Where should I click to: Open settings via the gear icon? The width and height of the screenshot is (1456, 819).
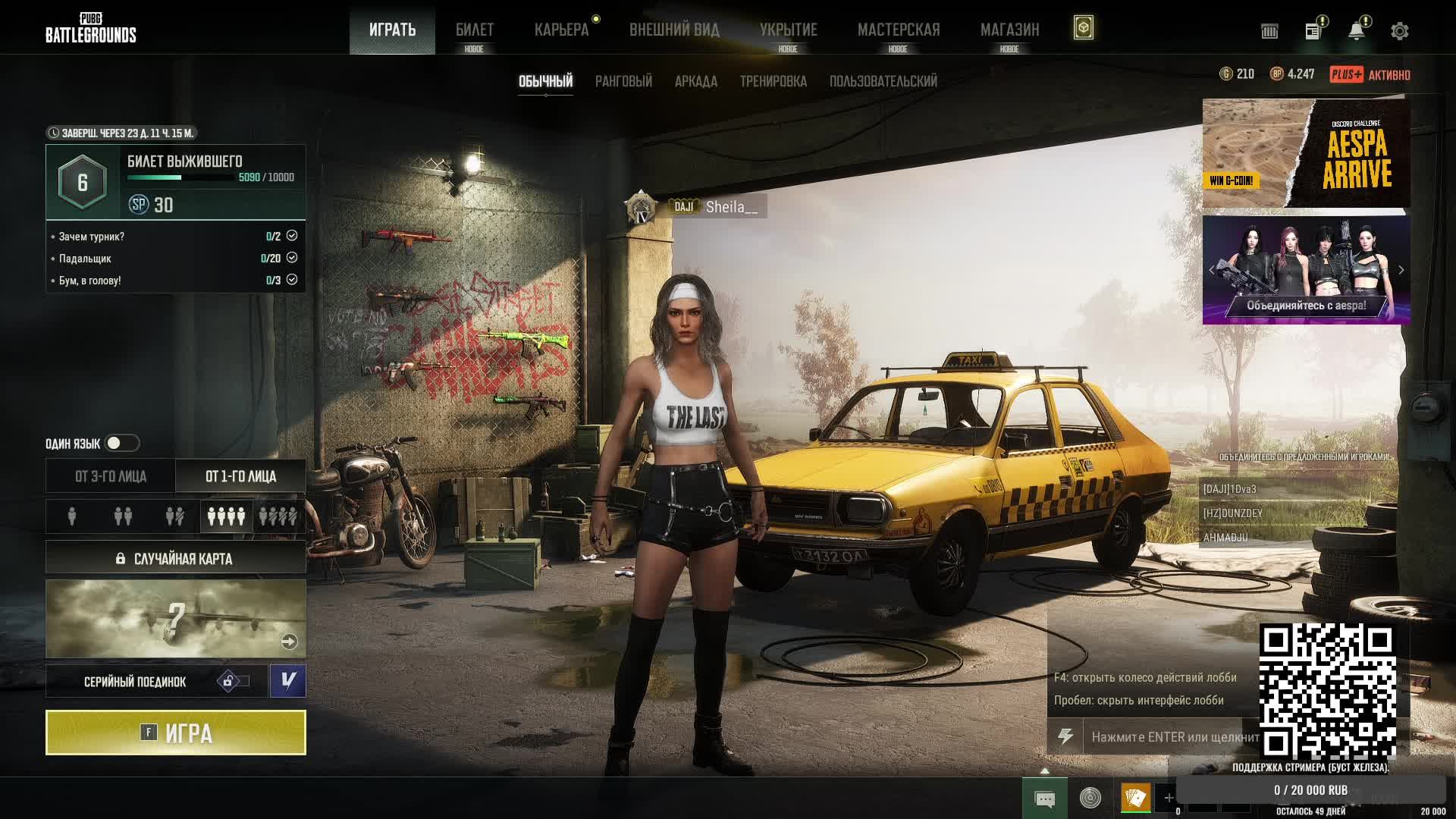click(1399, 31)
